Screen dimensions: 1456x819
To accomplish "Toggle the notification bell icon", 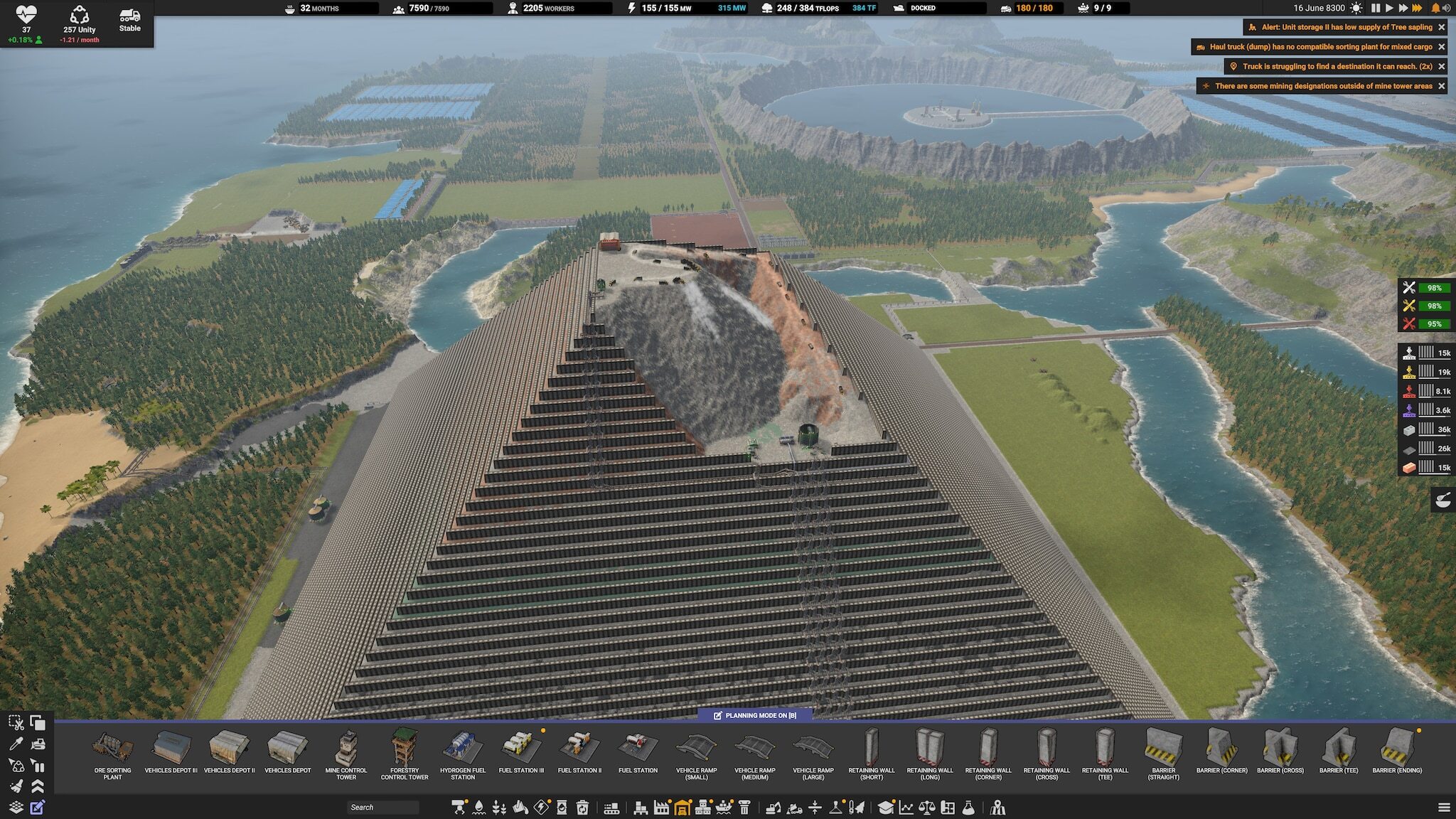I will tap(1435, 8).
